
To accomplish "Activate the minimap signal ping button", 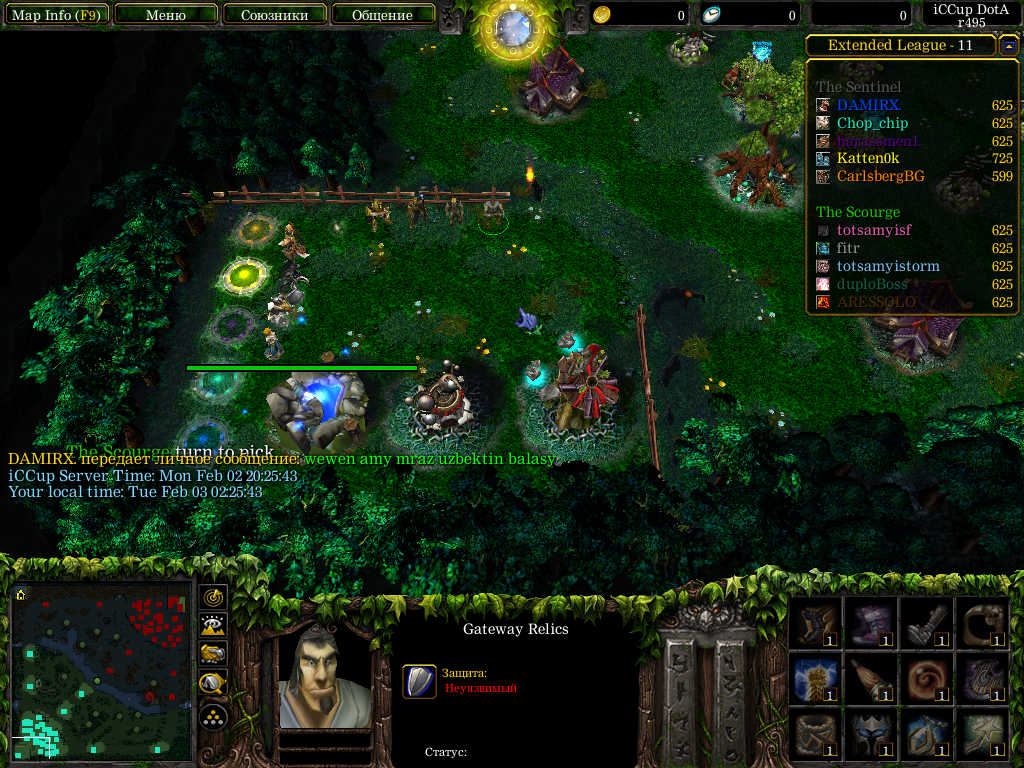I will tap(213, 598).
